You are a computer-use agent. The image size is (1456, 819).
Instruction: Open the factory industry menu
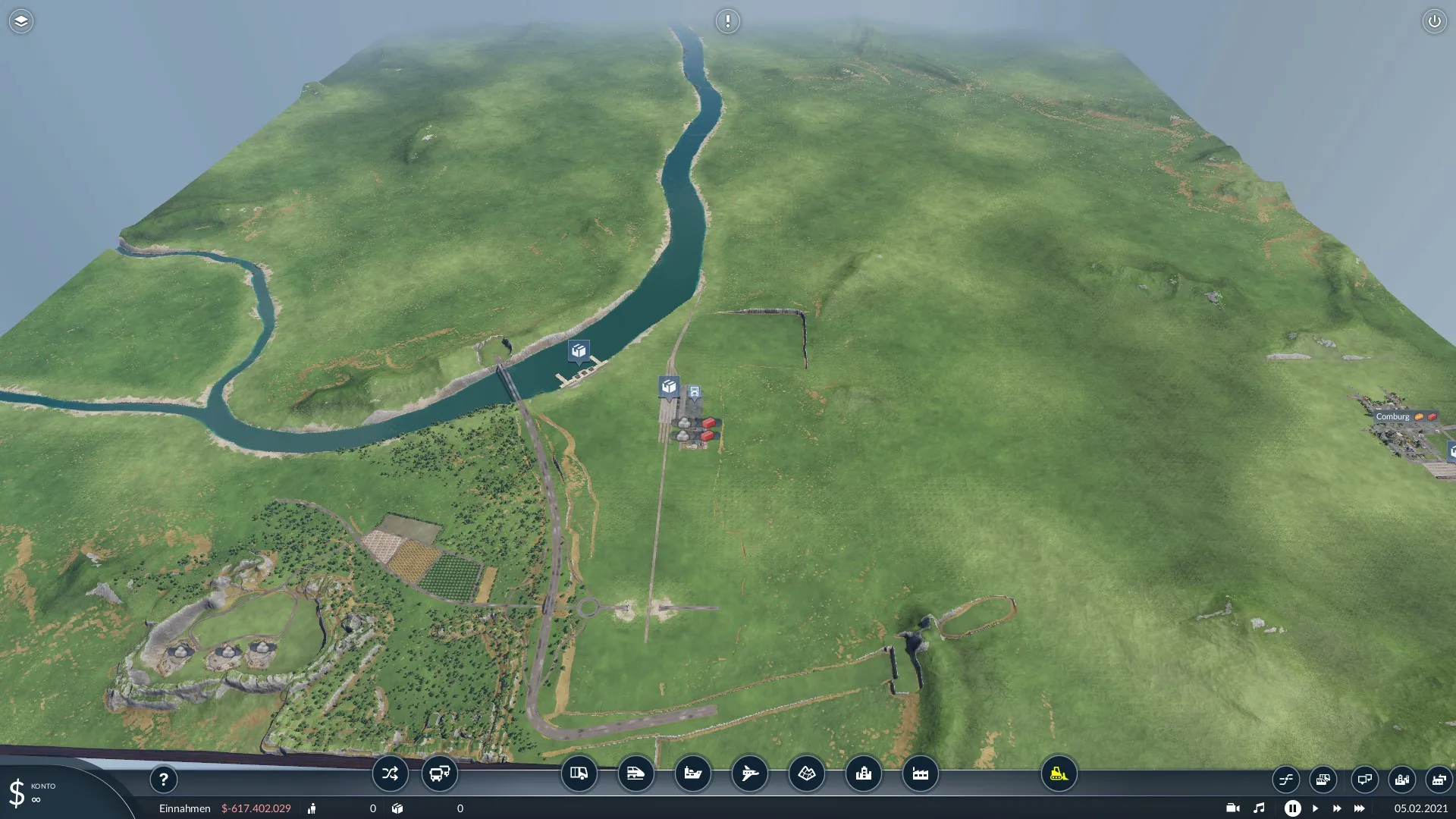tap(920, 773)
